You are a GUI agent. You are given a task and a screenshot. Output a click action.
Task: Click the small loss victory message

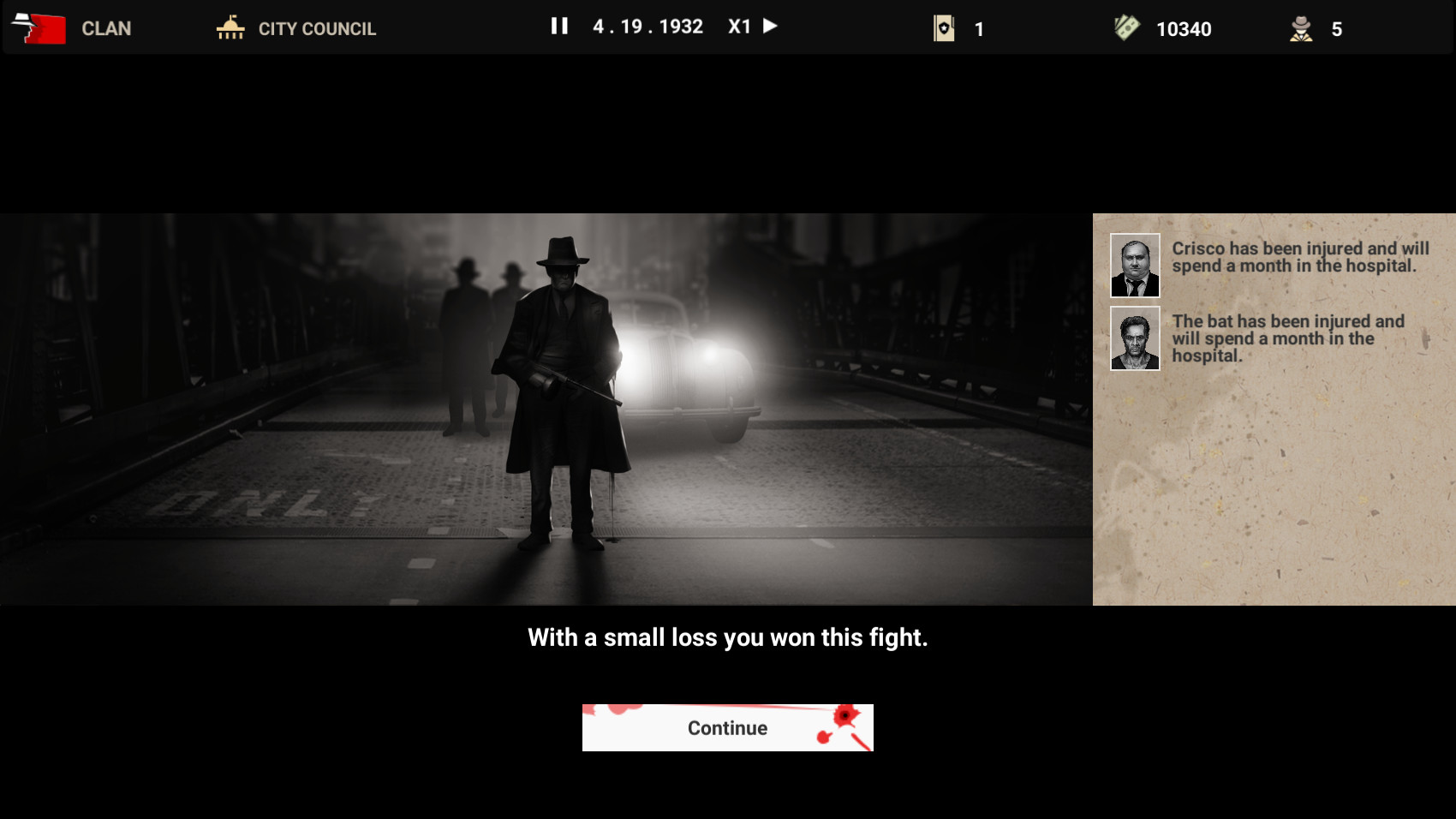pos(727,637)
